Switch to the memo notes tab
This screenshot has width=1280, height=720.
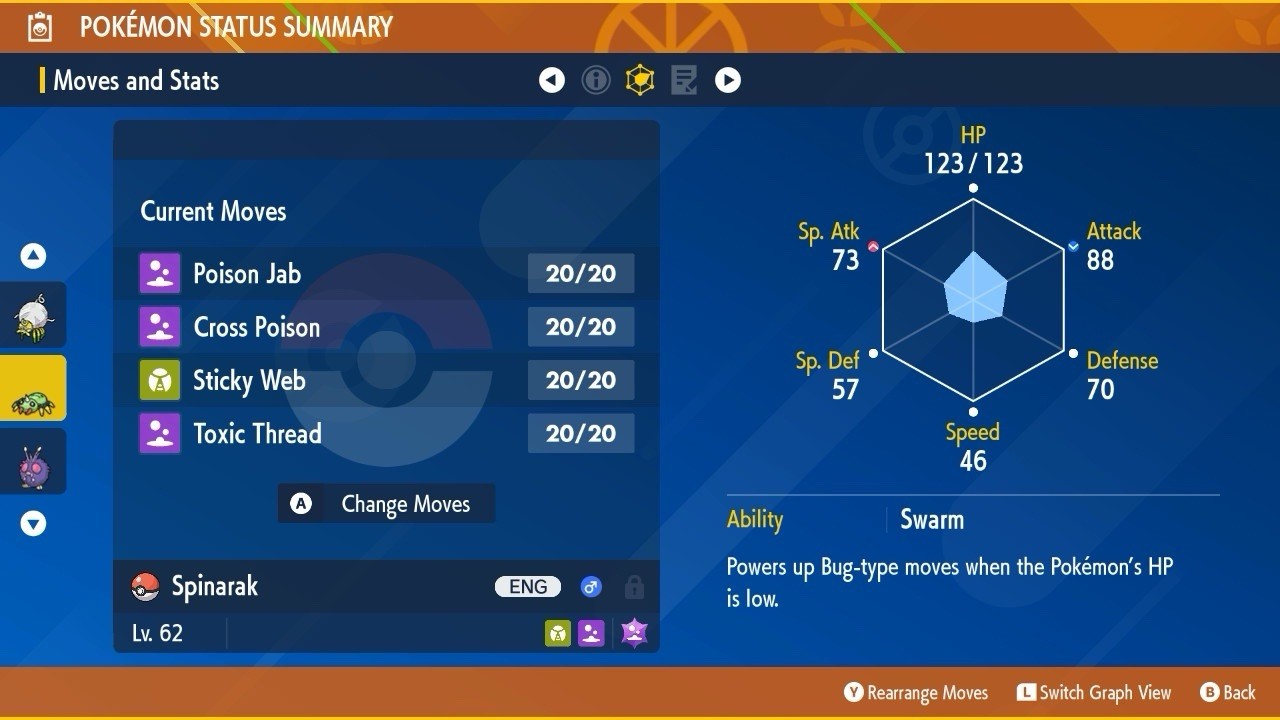click(684, 80)
